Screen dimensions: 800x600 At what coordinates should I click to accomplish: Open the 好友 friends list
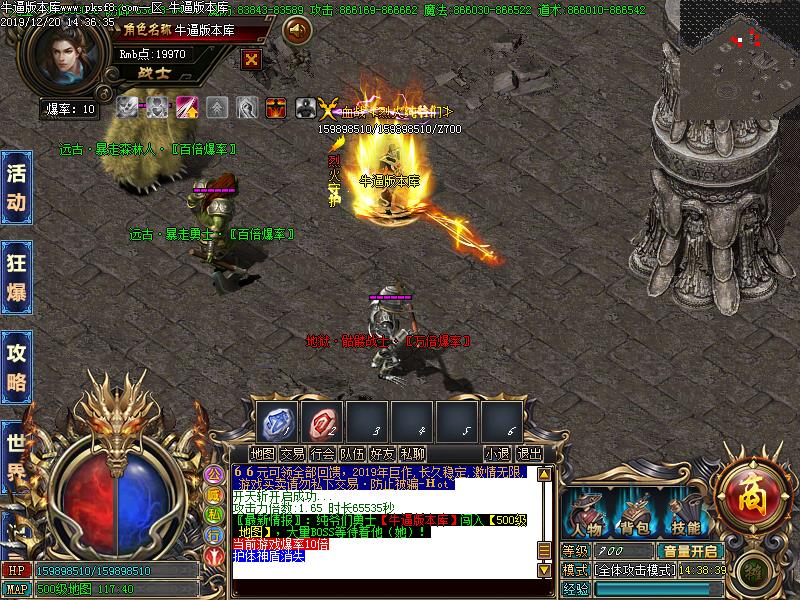point(383,454)
